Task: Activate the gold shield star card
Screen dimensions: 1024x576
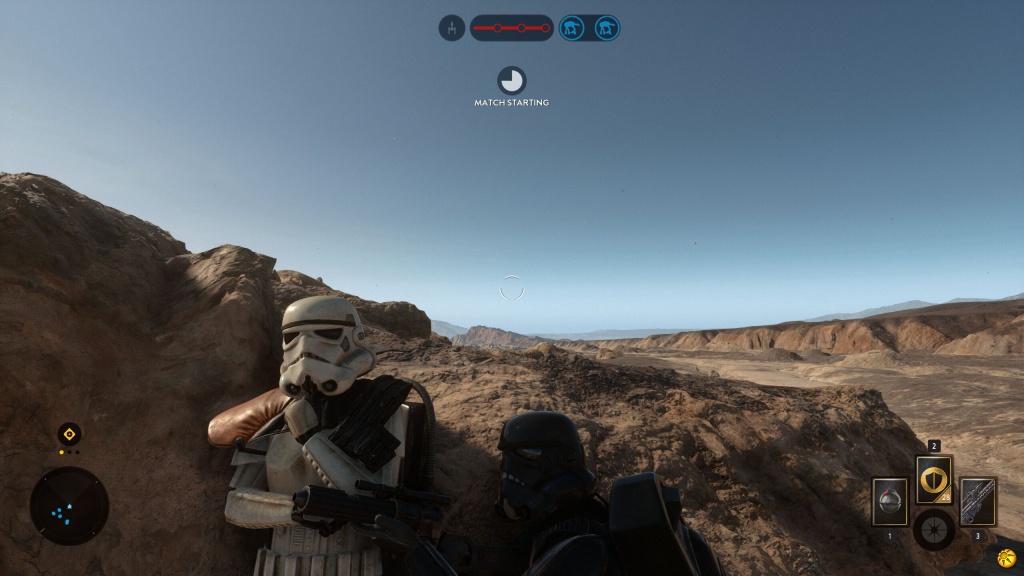Action: pyautogui.click(x=934, y=480)
